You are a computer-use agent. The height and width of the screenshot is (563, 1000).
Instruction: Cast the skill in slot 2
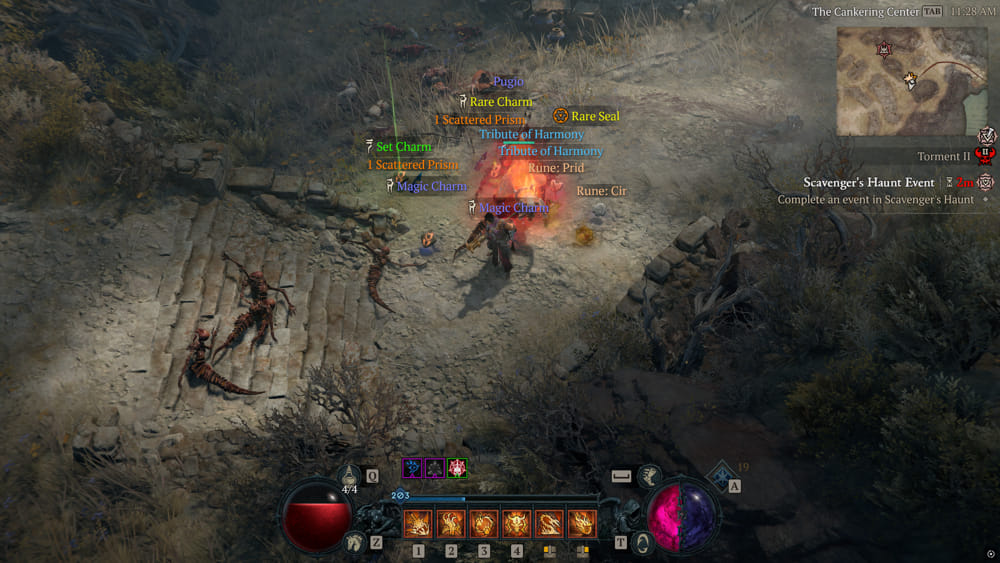click(x=451, y=523)
